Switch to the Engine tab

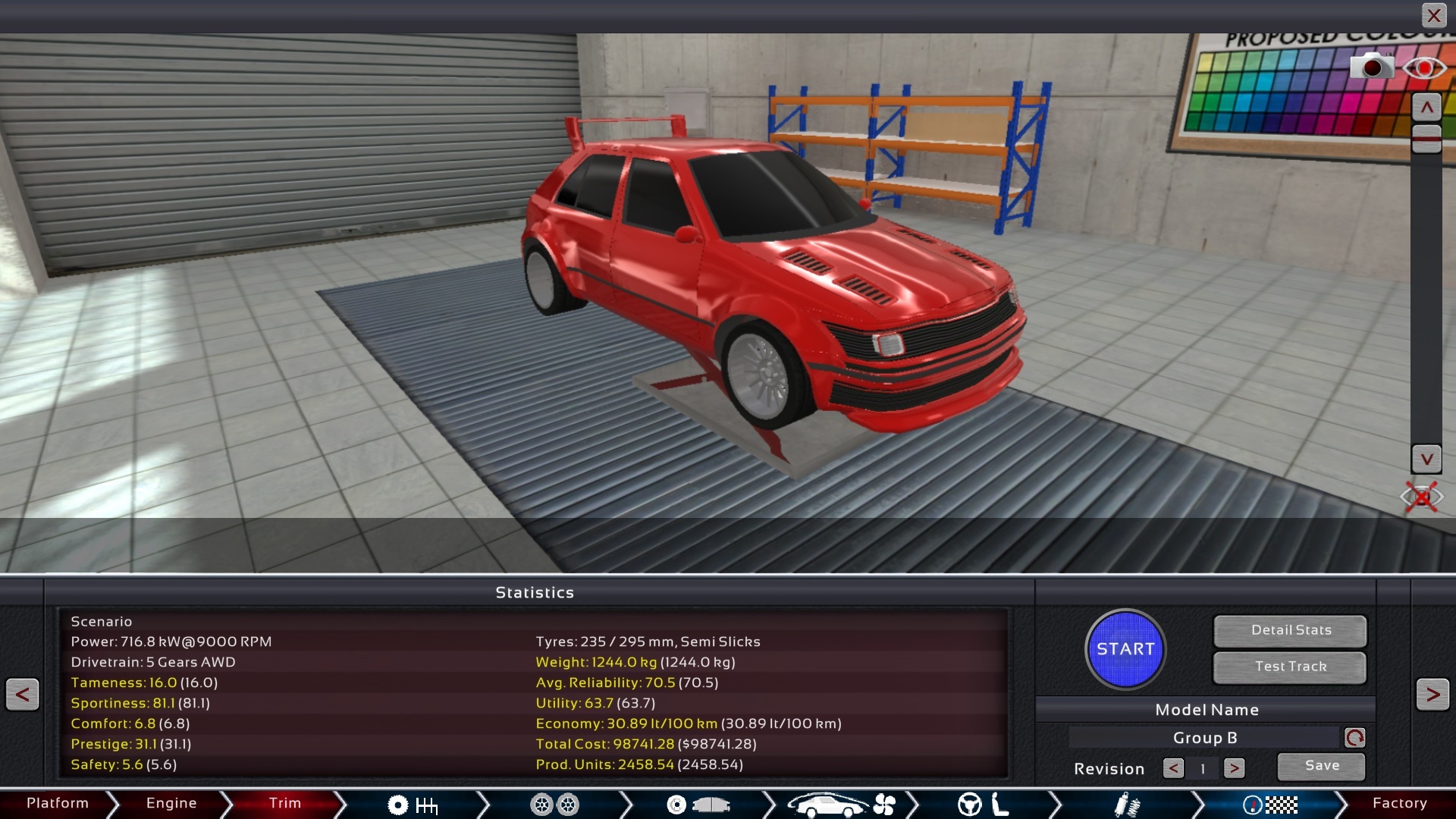pyautogui.click(x=171, y=803)
